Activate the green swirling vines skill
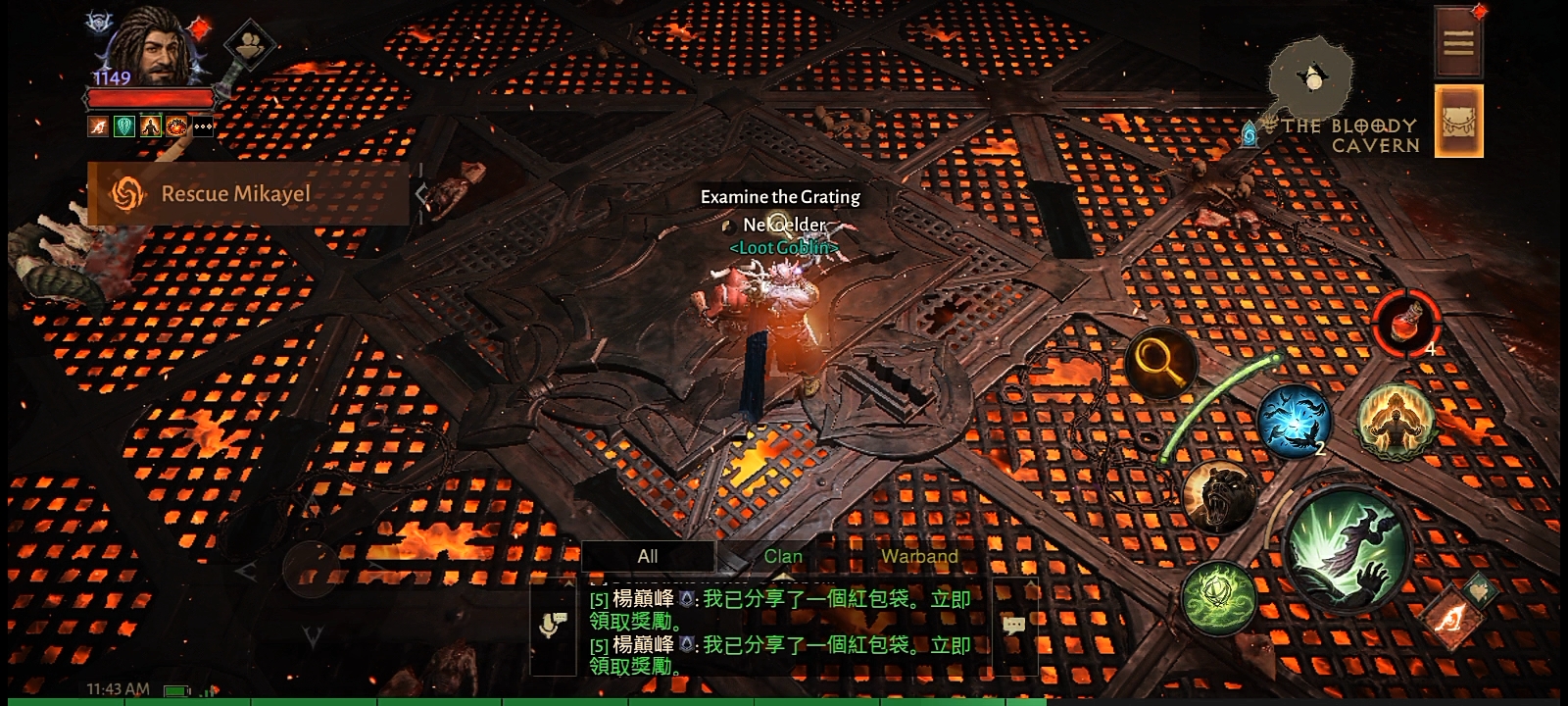 [x=1218, y=597]
